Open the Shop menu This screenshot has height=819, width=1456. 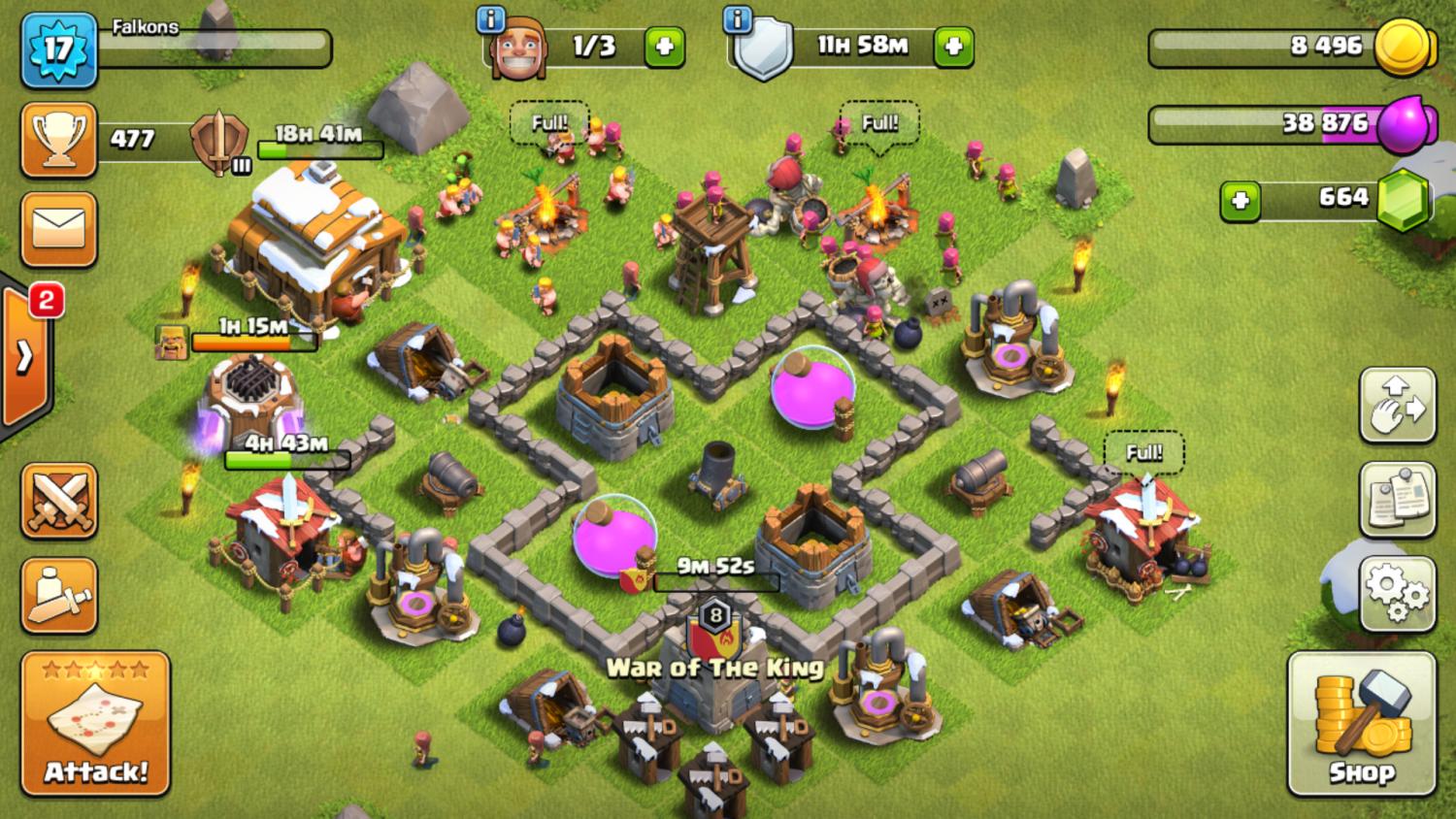tap(1361, 724)
